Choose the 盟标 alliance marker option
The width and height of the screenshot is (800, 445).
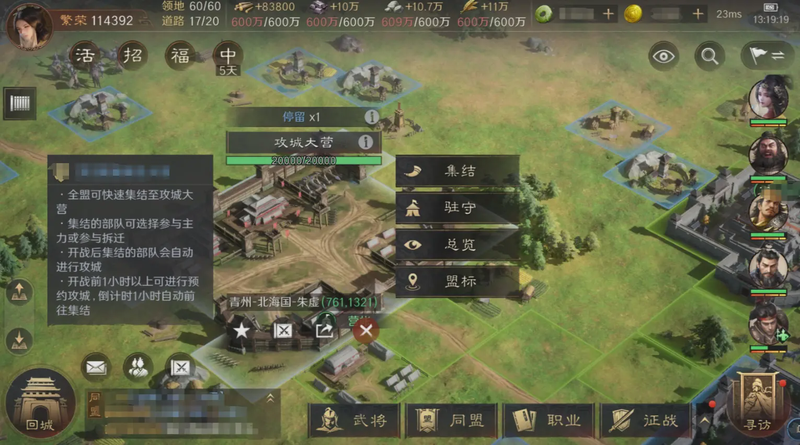pos(458,281)
